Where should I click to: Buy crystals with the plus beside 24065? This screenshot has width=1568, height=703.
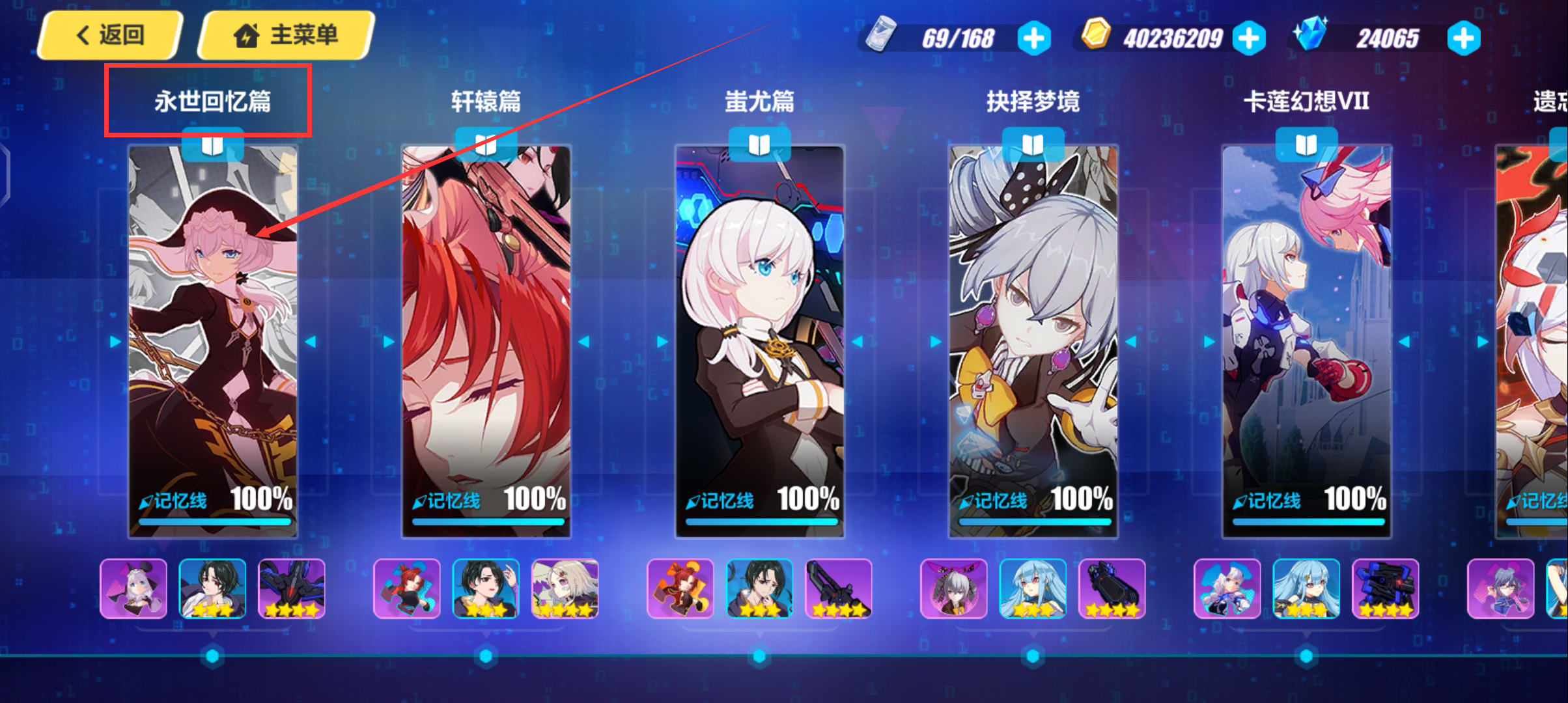[1463, 38]
